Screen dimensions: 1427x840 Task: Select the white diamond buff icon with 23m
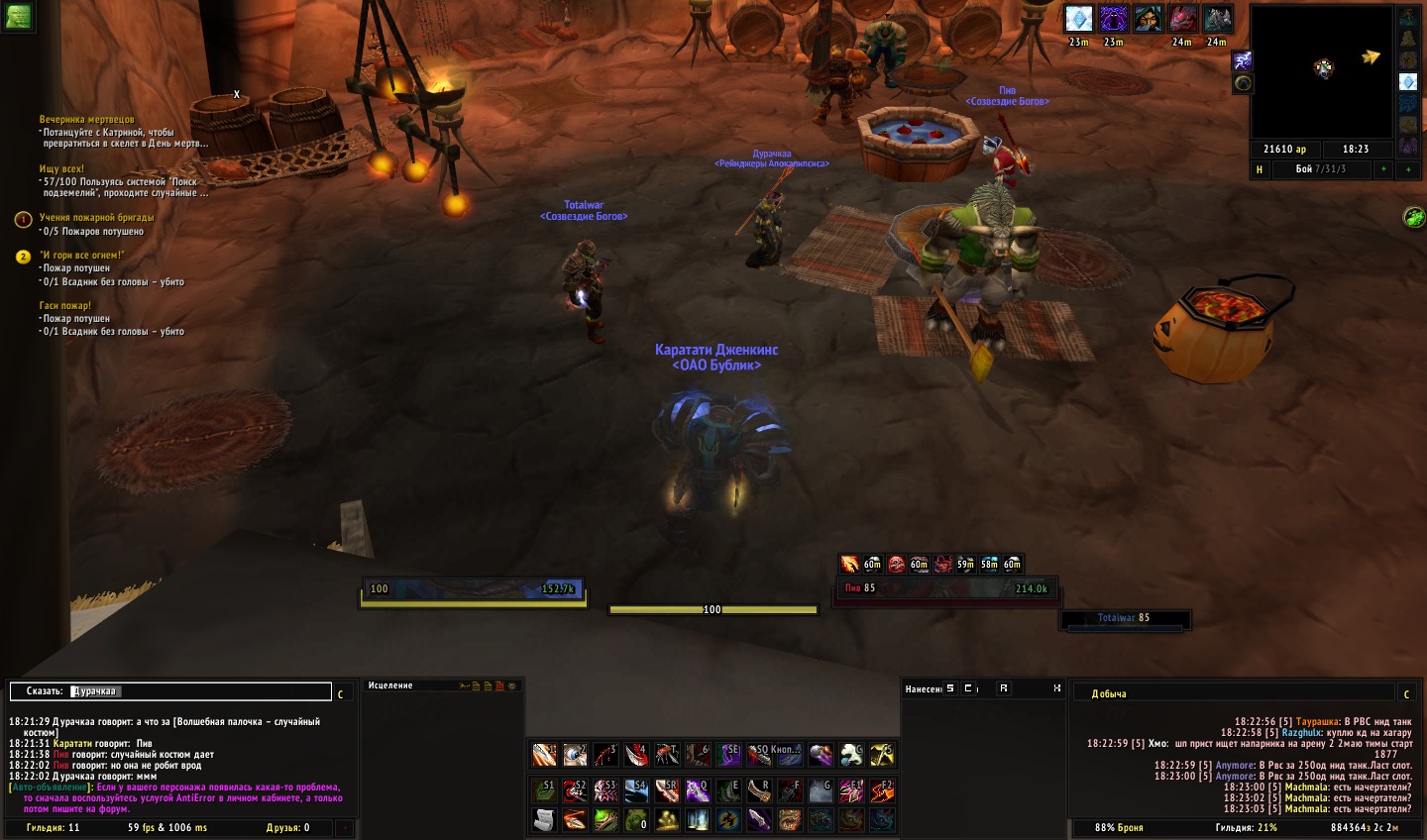[1078, 19]
